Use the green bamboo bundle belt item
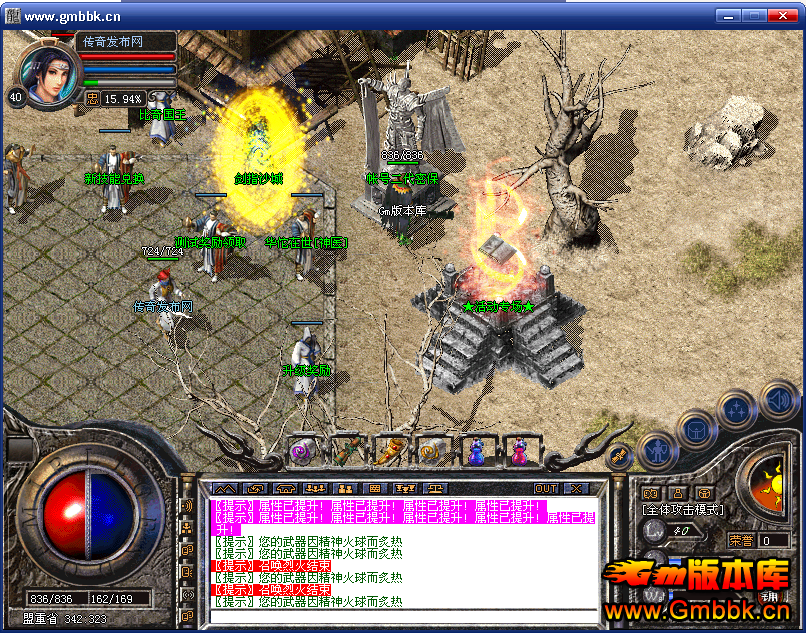 coord(346,452)
